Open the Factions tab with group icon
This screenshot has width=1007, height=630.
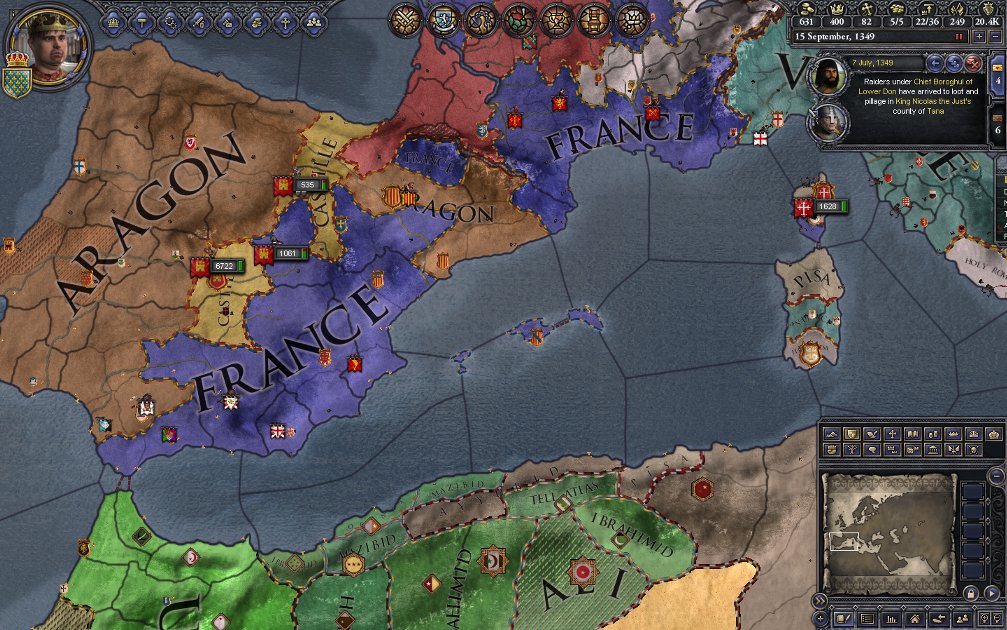point(314,20)
